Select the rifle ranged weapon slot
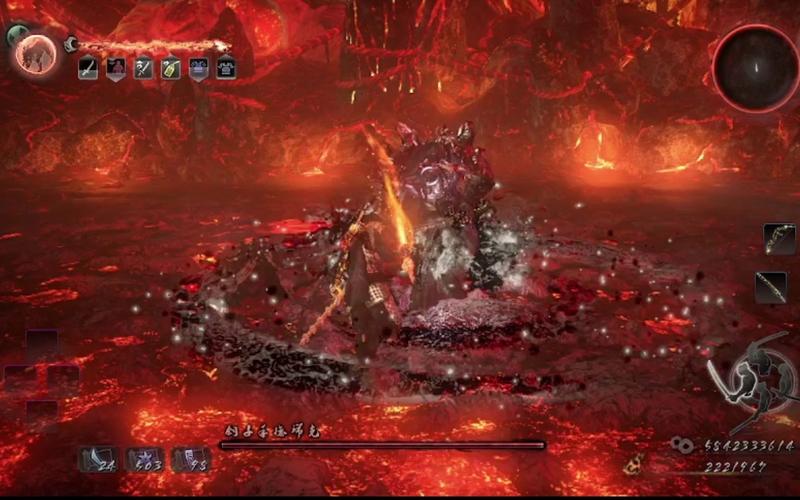Image resolution: width=800 pixels, height=500 pixels. (771, 287)
